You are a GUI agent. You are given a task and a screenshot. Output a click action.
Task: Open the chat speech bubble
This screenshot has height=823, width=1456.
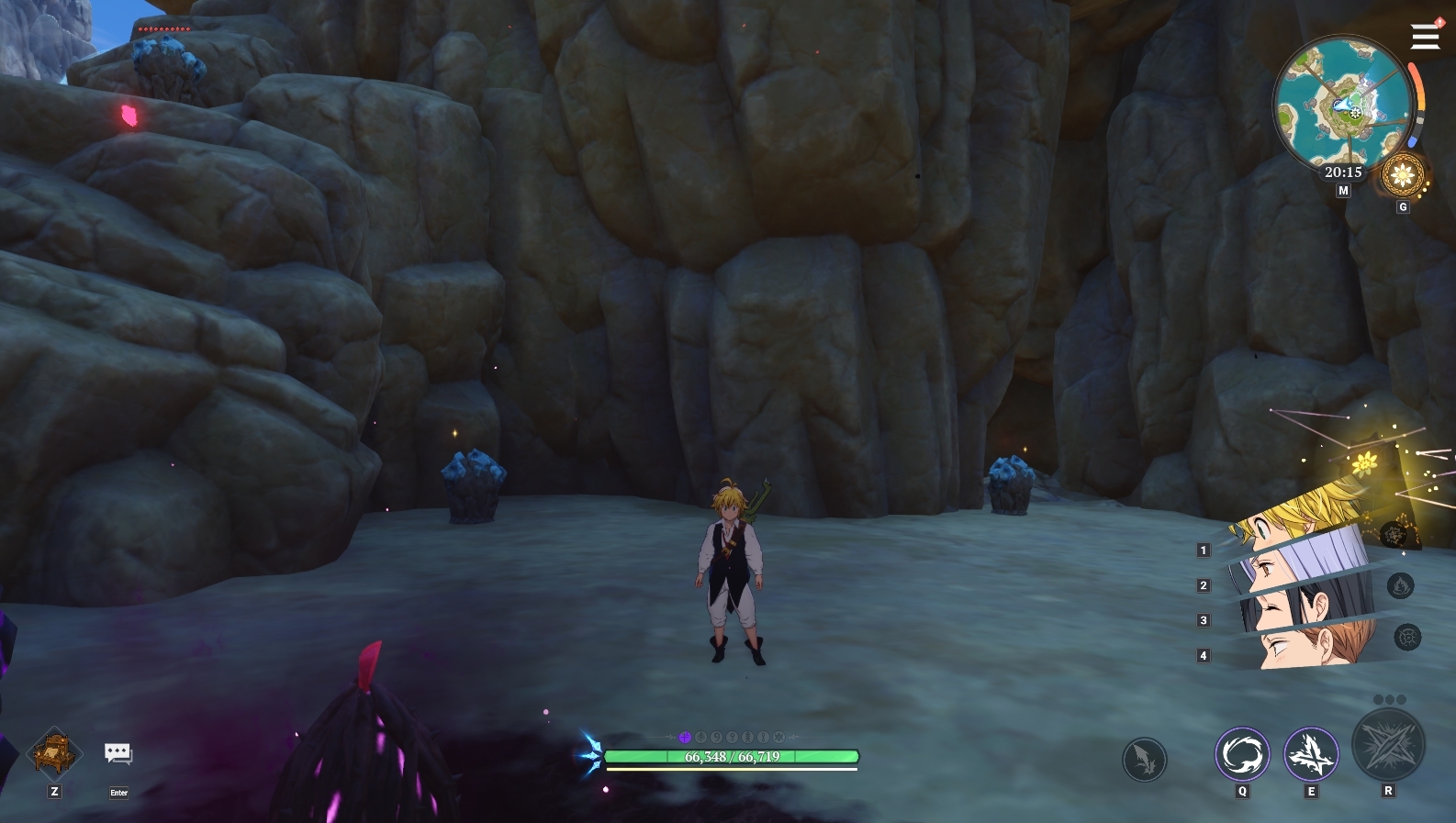(118, 754)
